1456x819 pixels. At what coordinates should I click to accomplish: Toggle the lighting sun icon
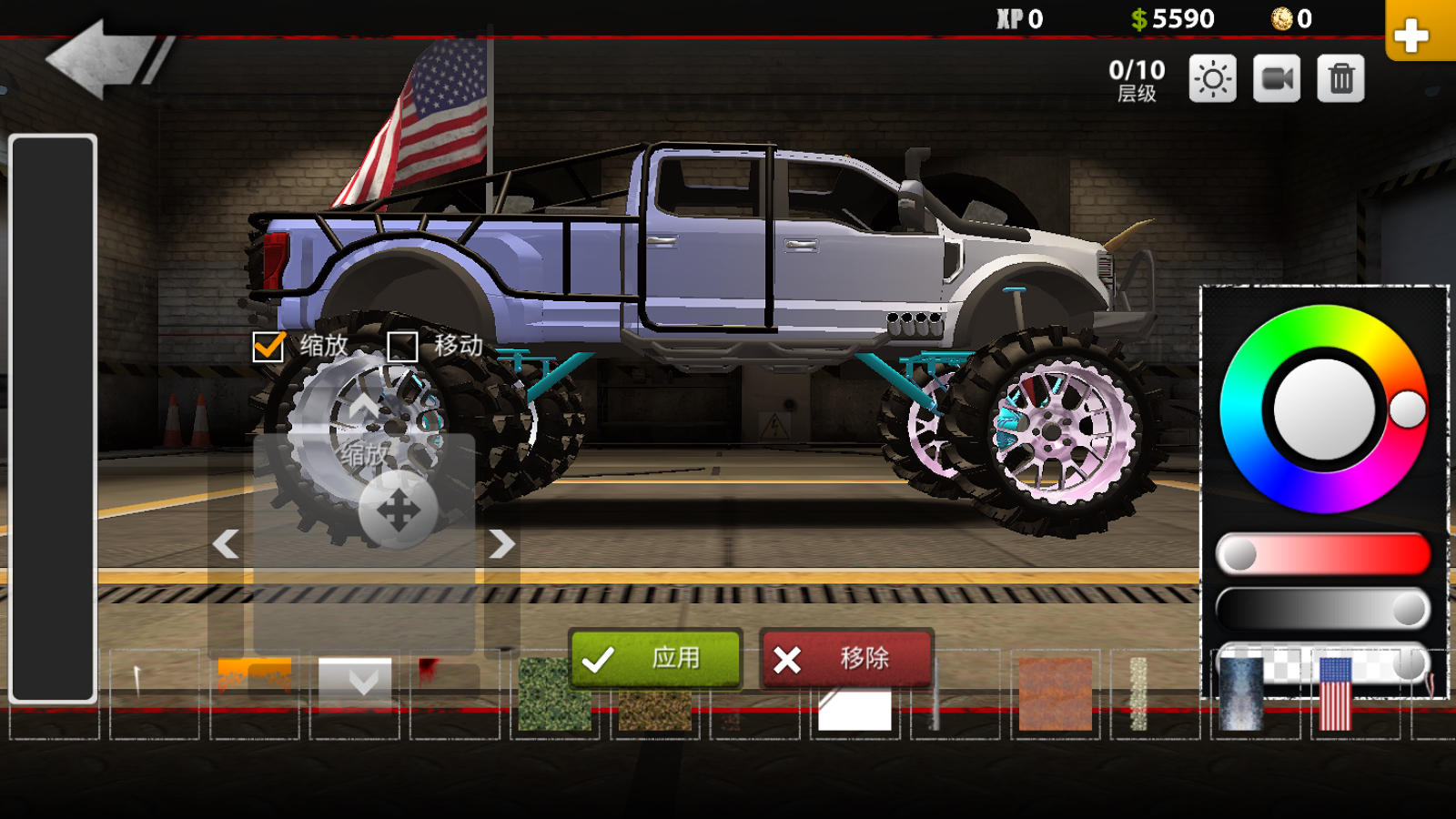coord(1212,79)
